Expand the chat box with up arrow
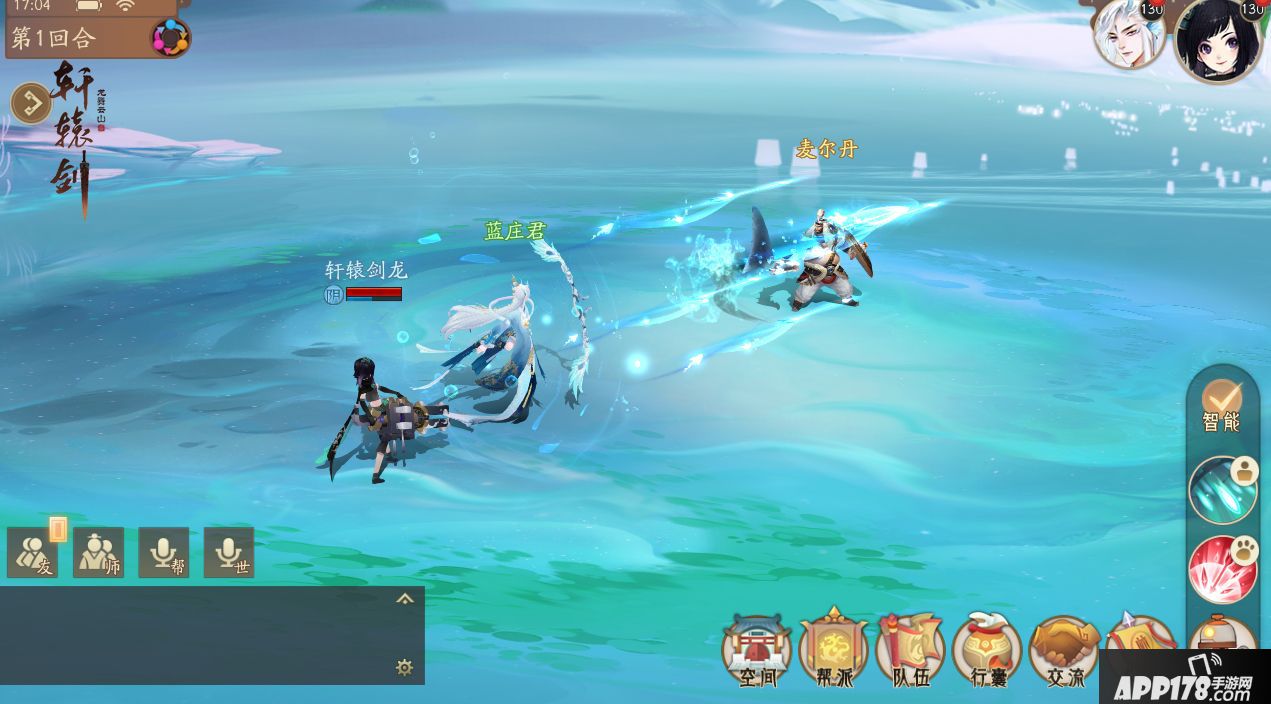This screenshot has width=1271, height=704. click(404, 599)
